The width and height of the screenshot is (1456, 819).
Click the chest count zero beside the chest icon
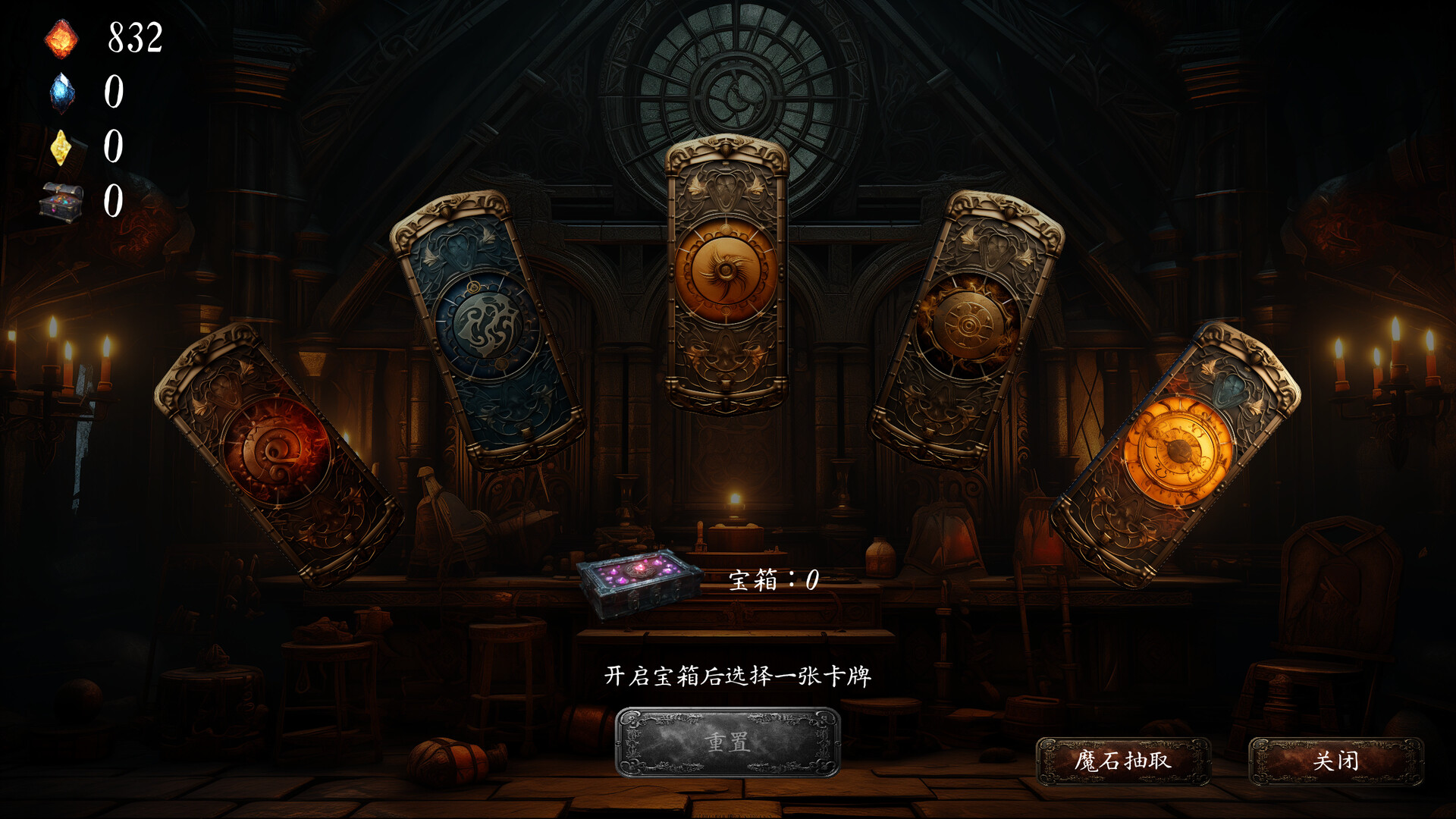[115, 202]
